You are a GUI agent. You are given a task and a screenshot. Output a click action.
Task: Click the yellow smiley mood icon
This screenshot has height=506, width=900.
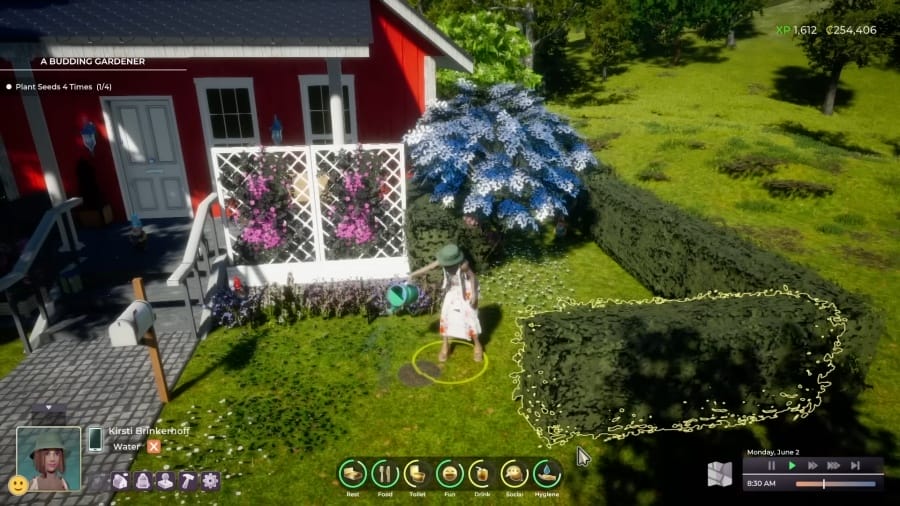tap(17, 485)
